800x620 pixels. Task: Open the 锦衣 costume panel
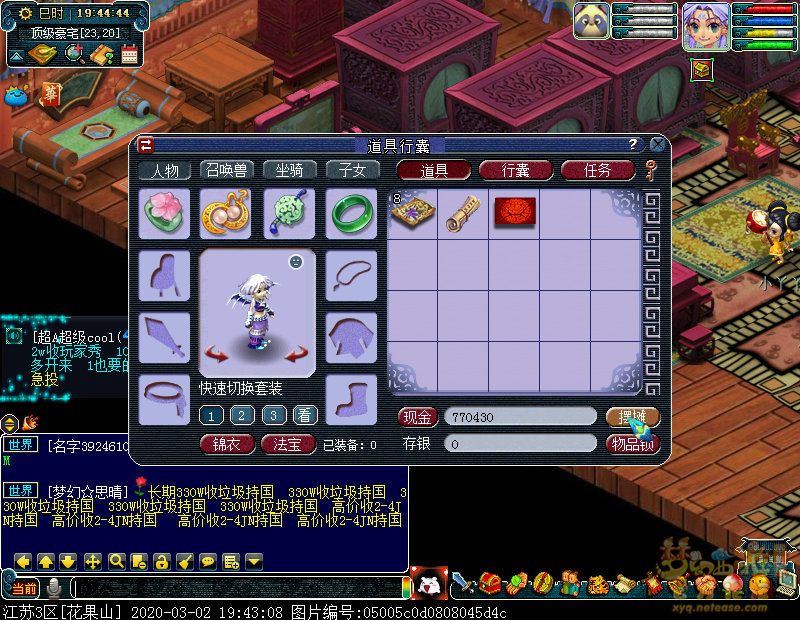coord(227,444)
